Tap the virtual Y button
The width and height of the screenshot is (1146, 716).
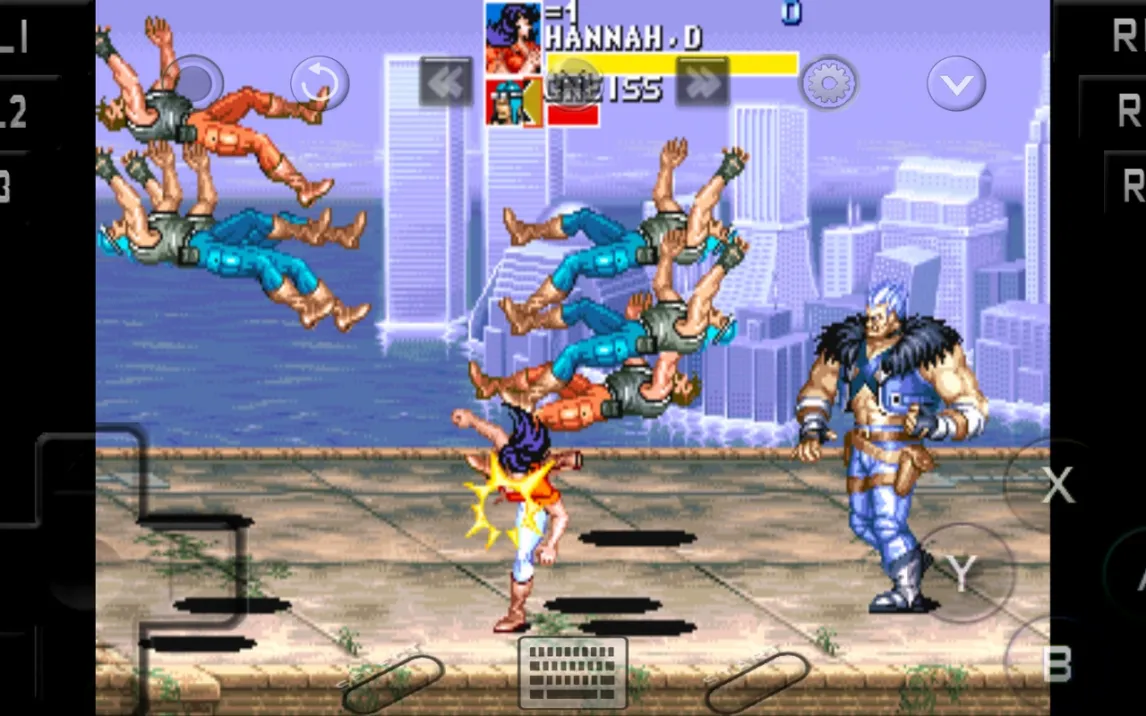[962, 572]
